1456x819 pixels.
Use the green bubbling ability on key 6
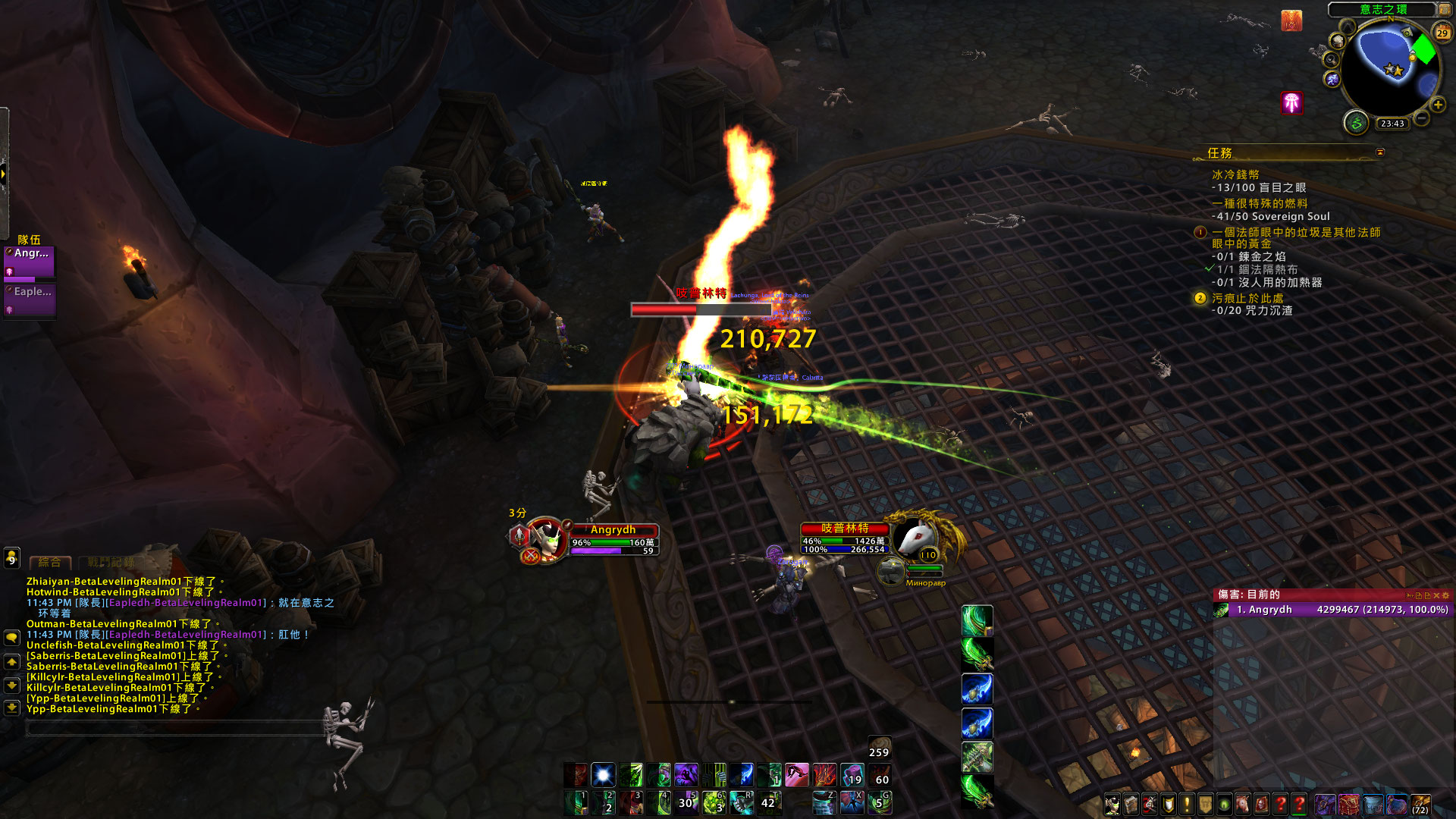coord(713,802)
